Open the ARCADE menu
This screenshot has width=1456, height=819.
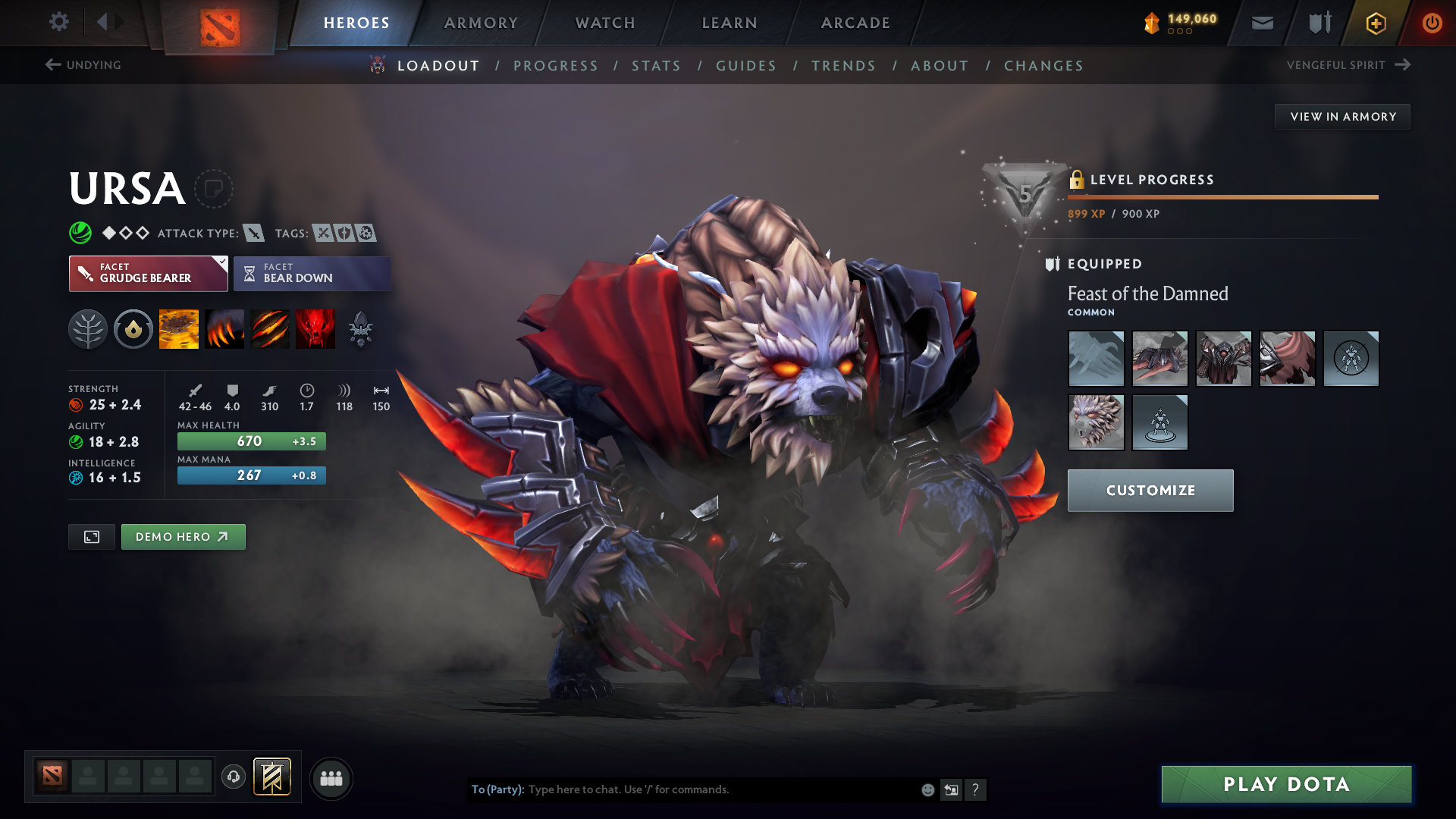(x=855, y=23)
